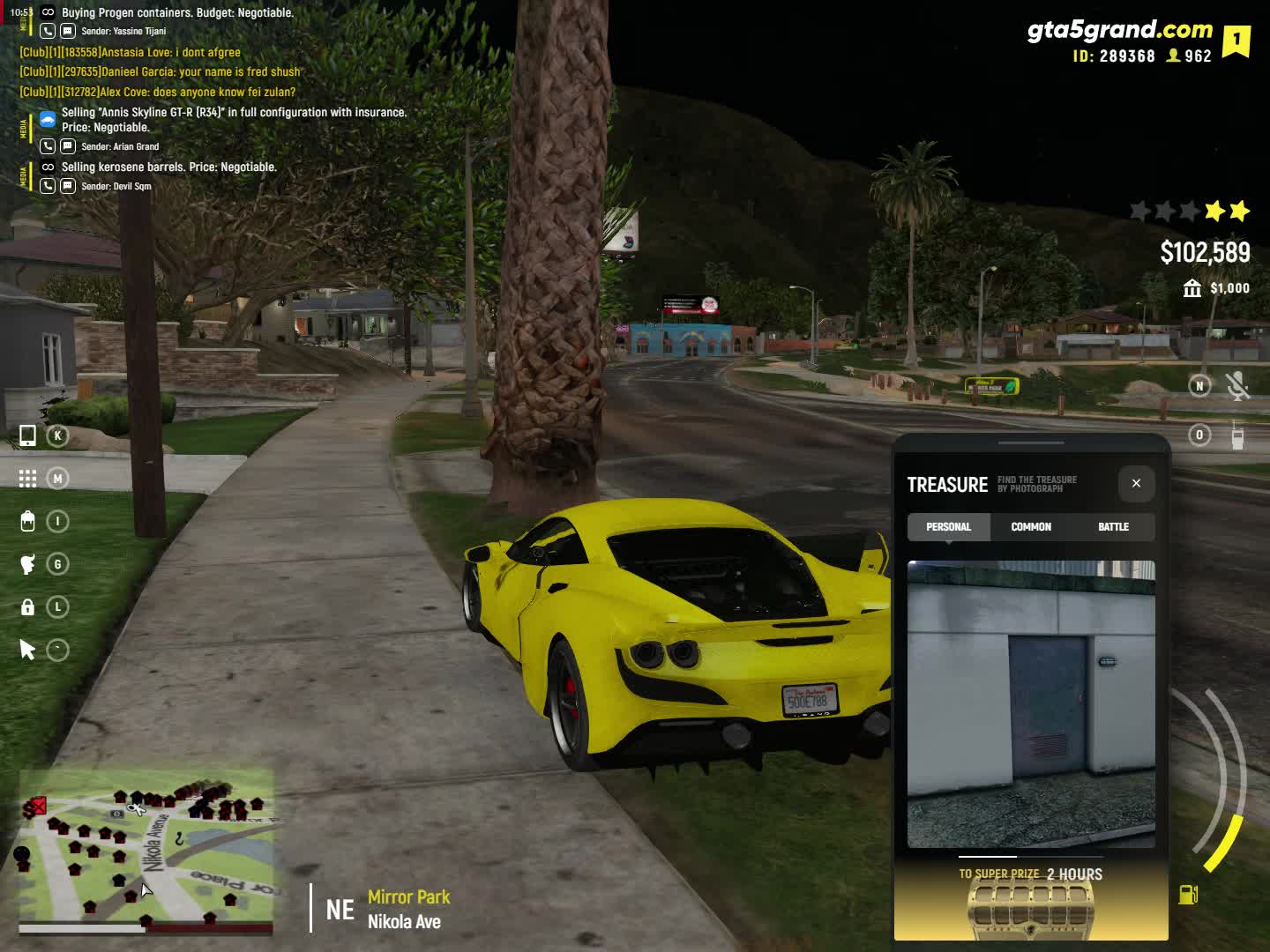Click the bank balance icon
The image size is (1270, 952).
(1192, 288)
